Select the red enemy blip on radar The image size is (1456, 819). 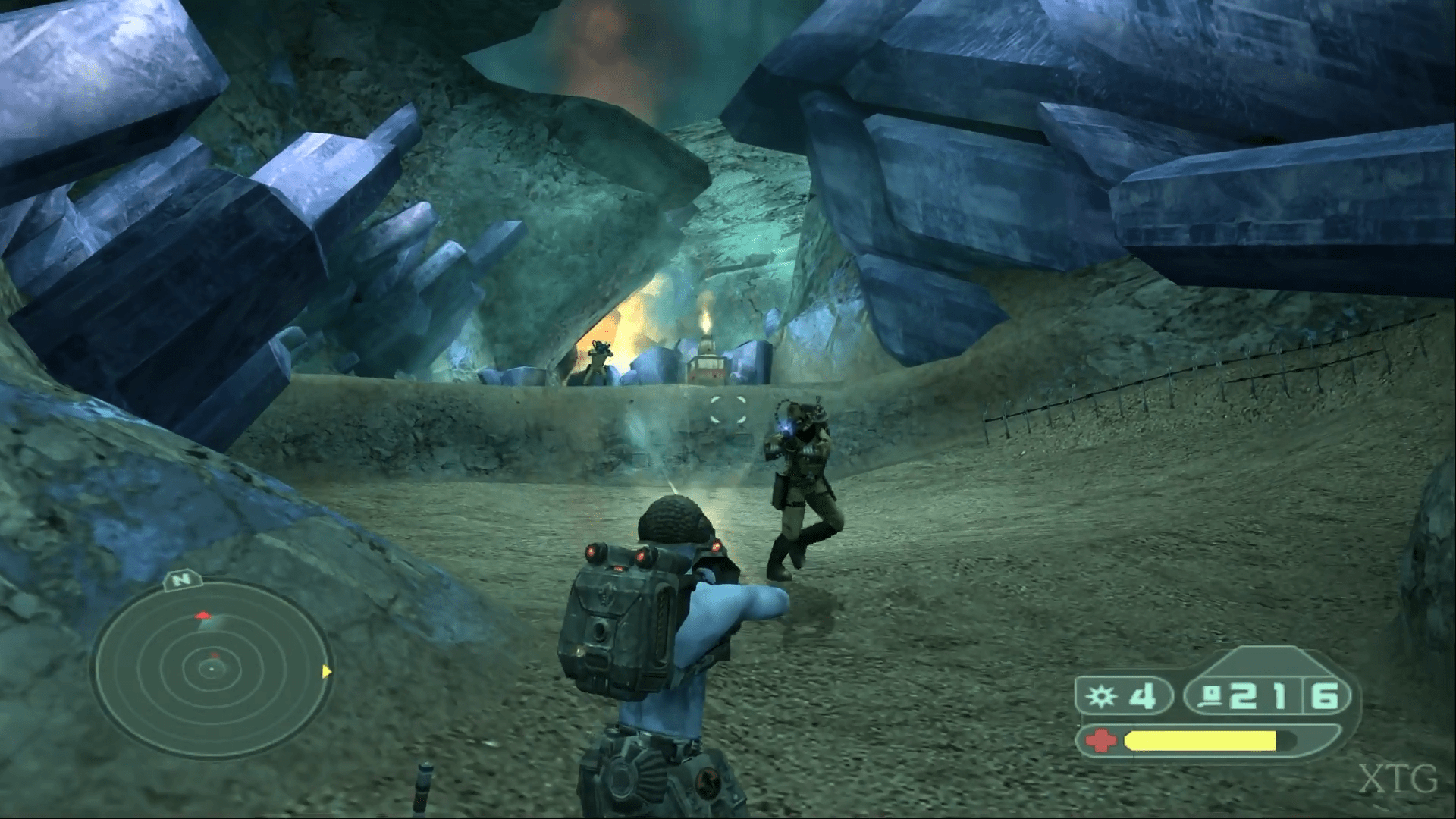(x=202, y=616)
